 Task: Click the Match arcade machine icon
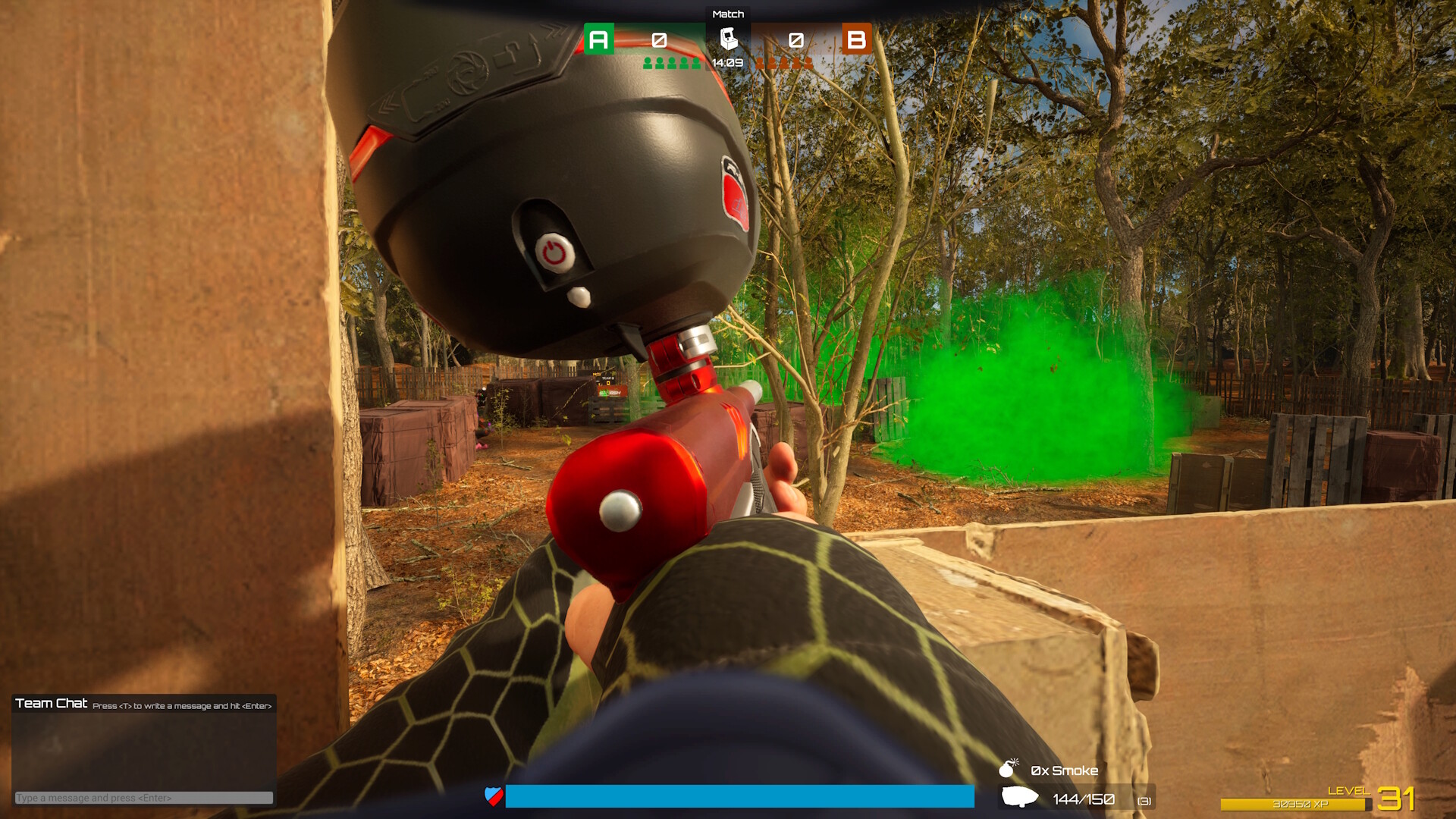point(727,38)
